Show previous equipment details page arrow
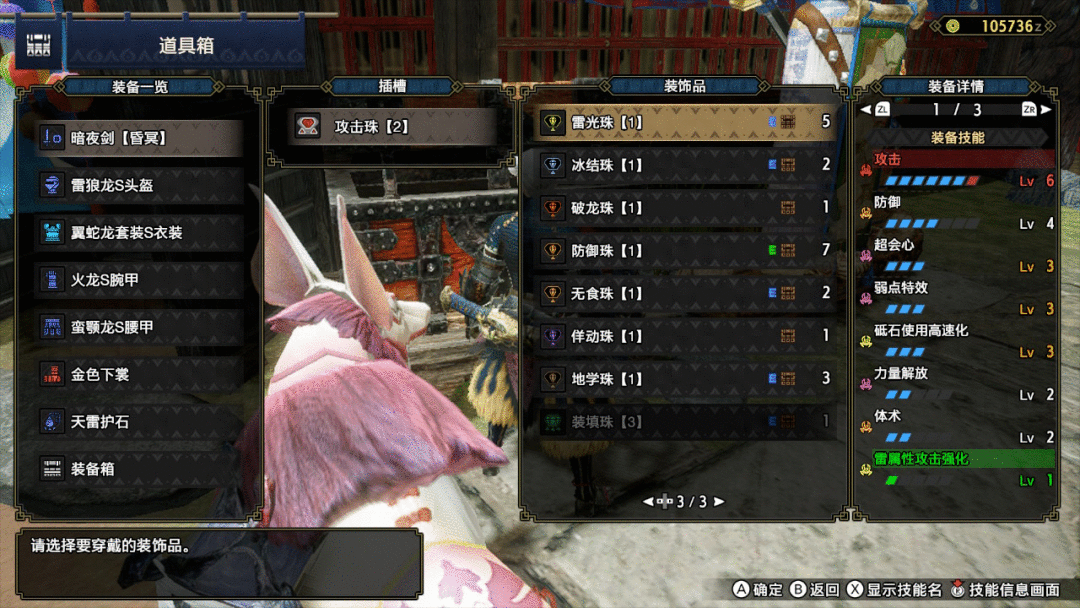 865,110
